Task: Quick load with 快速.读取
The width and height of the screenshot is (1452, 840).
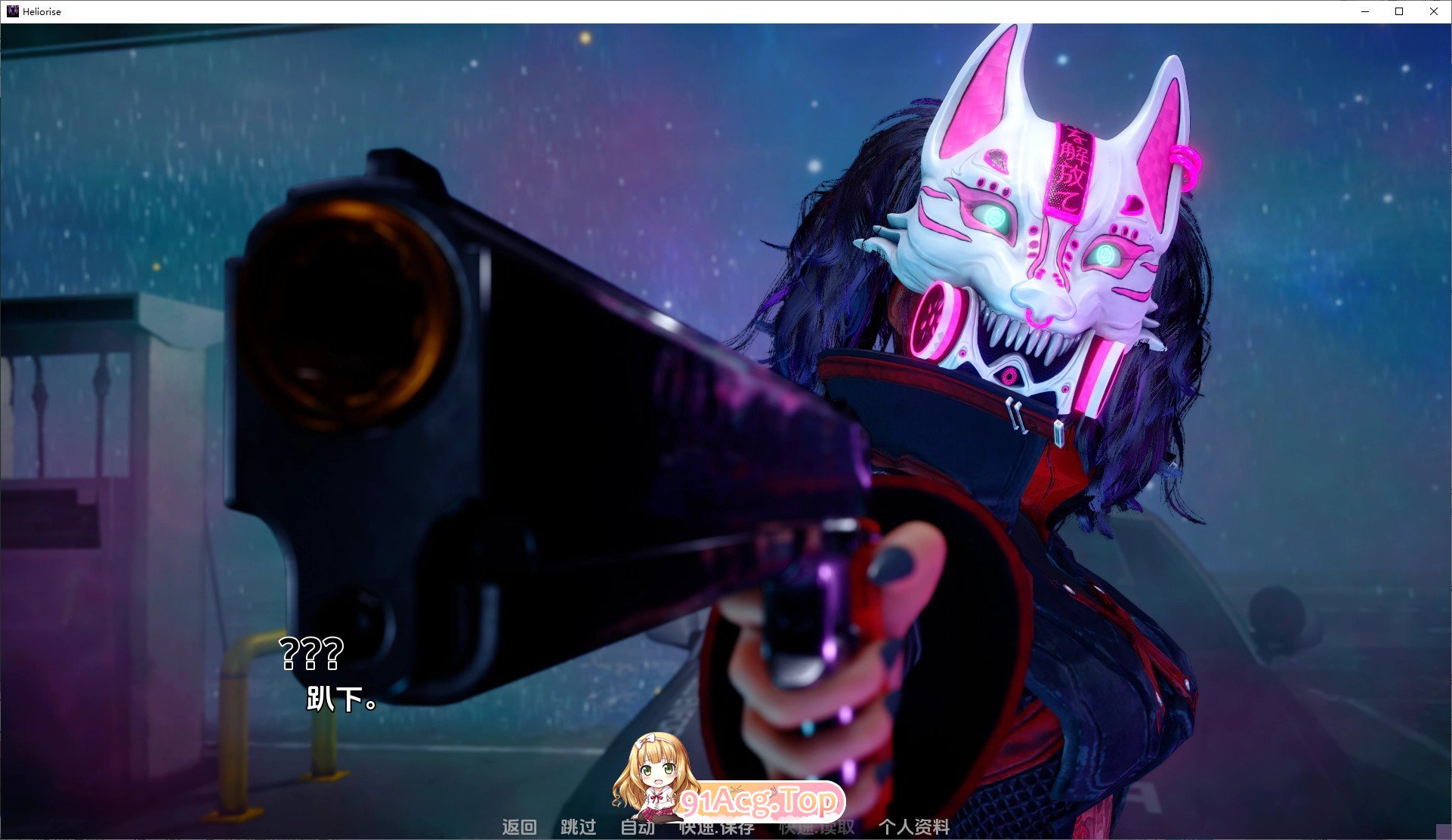Action: pos(817,828)
